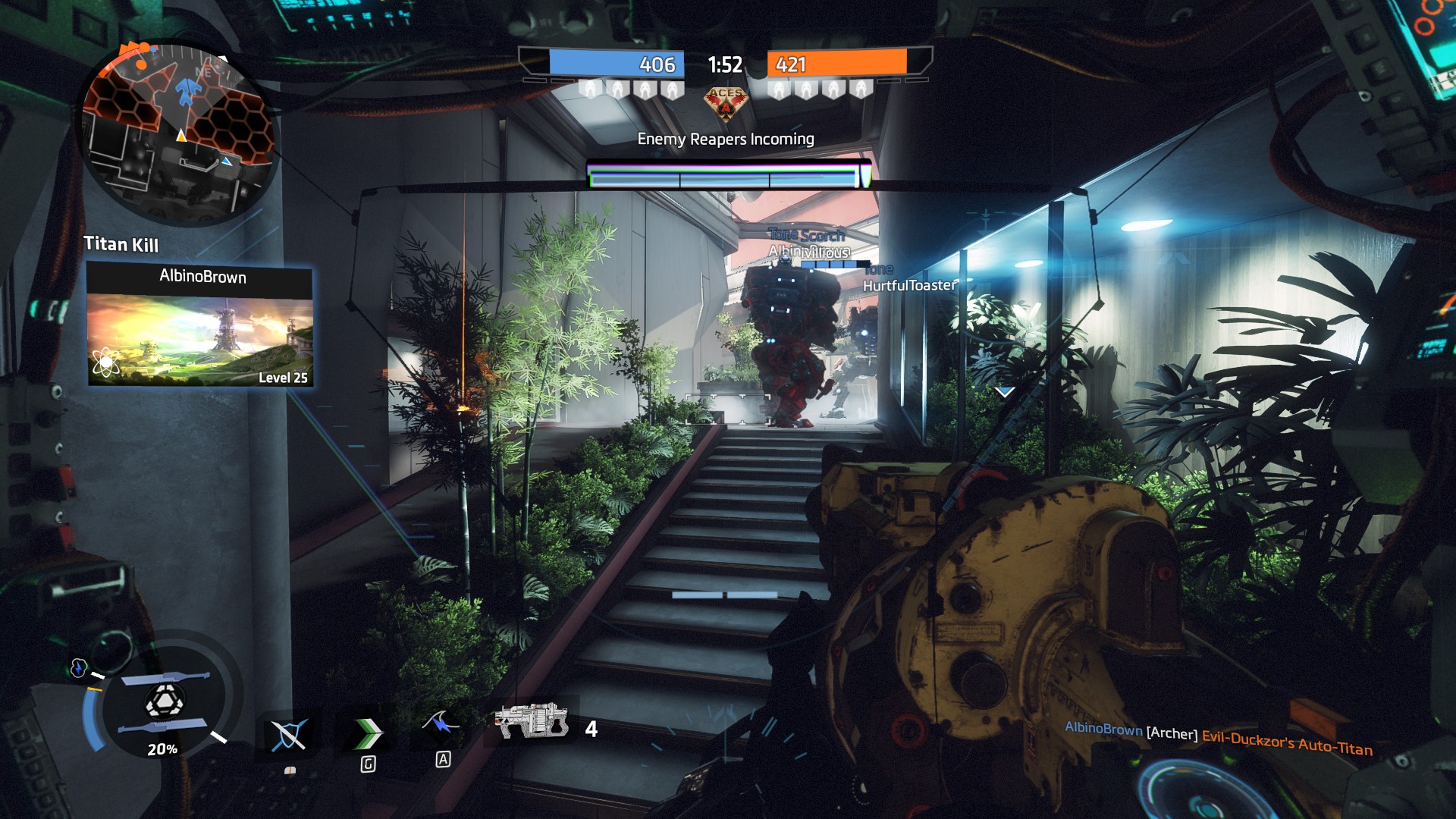This screenshot has width=1456, height=819.
Task: Select the AlbinoBrown Titan Kill banner card
Action: (200, 325)
